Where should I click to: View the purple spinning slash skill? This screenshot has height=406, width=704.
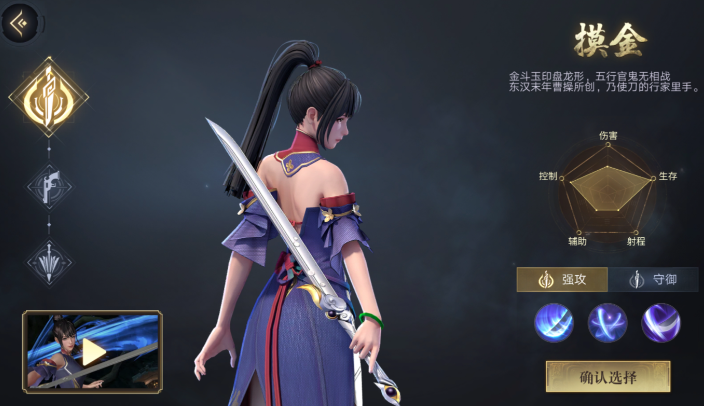click(660, 323)
